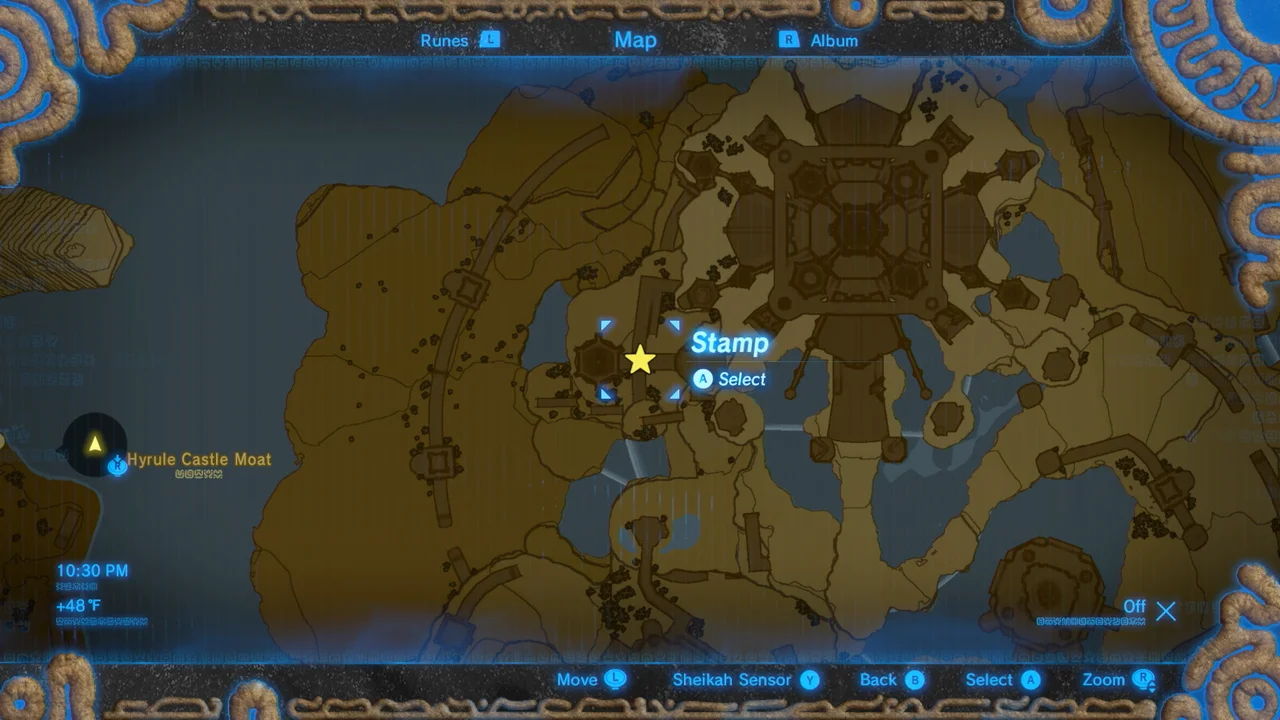Click the Select prompt under Stamp label
Screen dimensions: 1280x720
coord(742,379)
